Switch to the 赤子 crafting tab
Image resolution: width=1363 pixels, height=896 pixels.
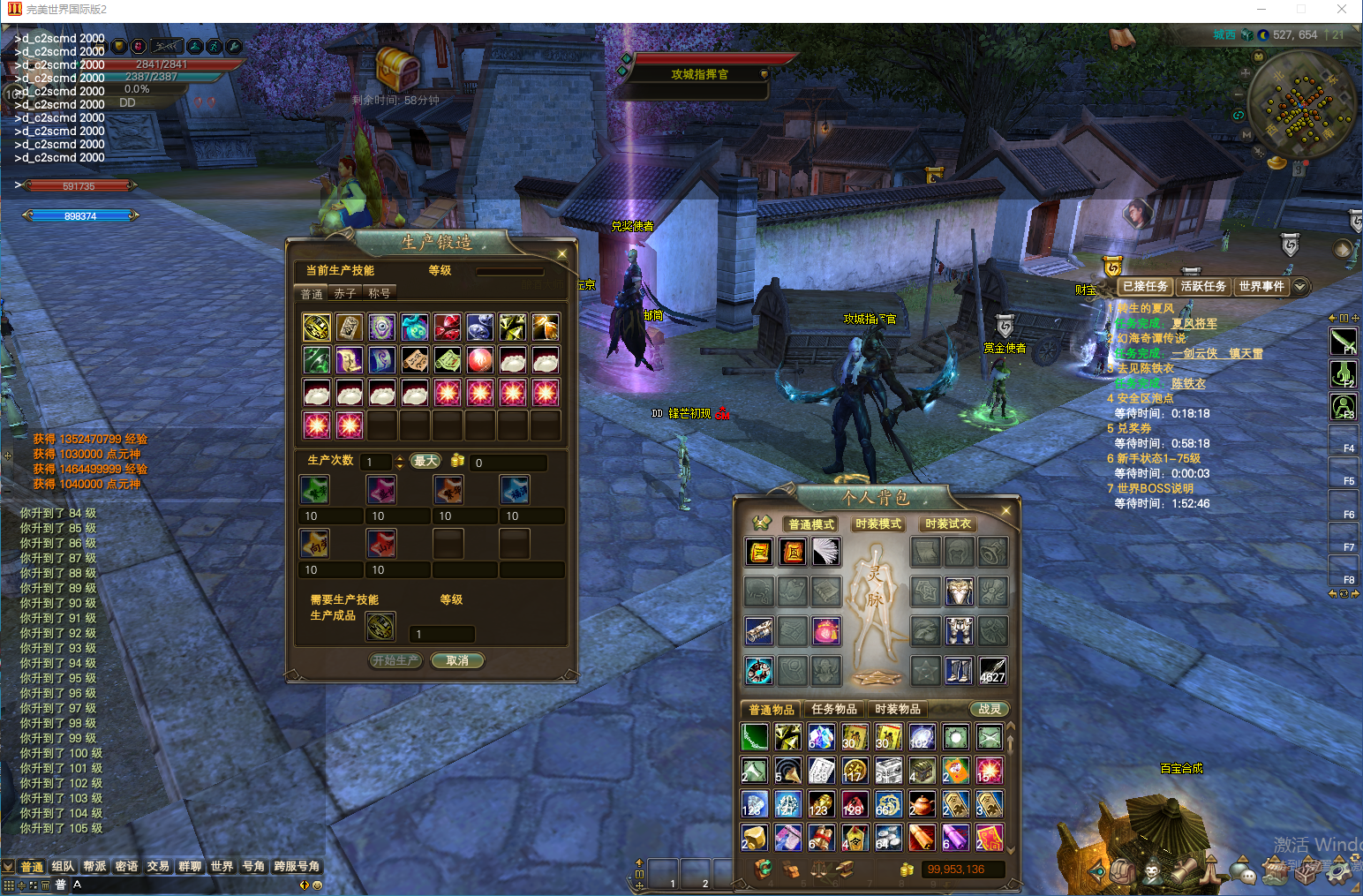coord(345,293)
